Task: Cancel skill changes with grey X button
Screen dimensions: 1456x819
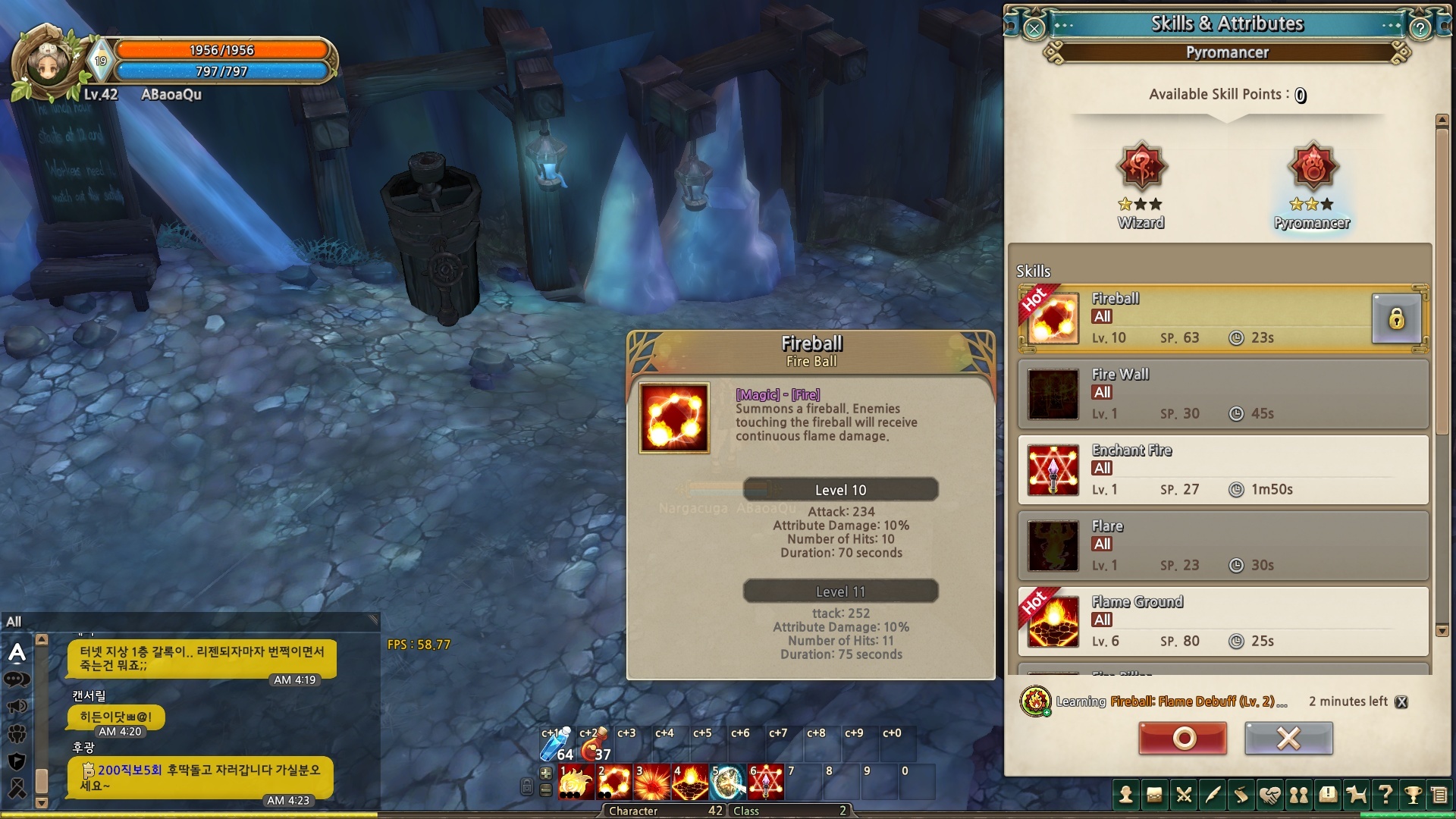Action: pos(1288,738)
